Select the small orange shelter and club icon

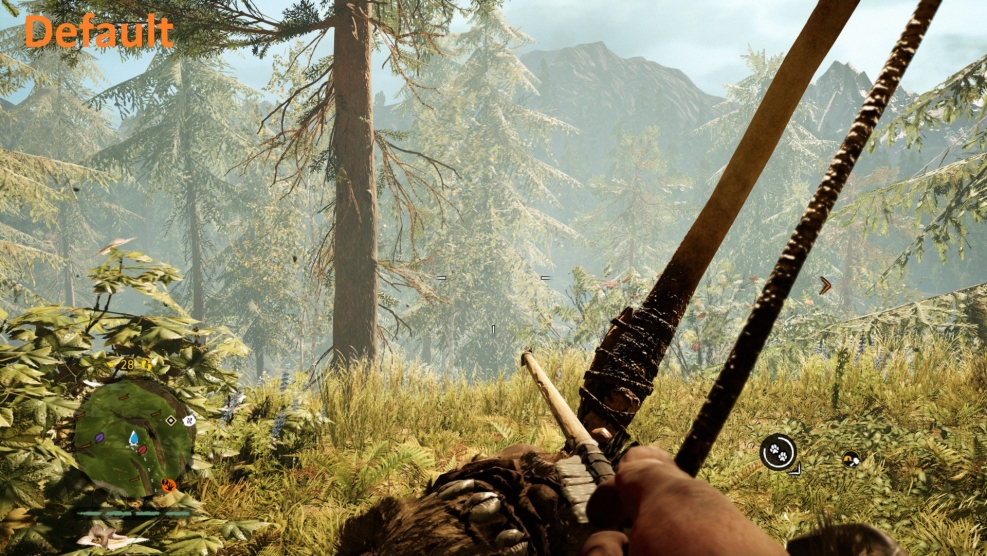[851, 459]
